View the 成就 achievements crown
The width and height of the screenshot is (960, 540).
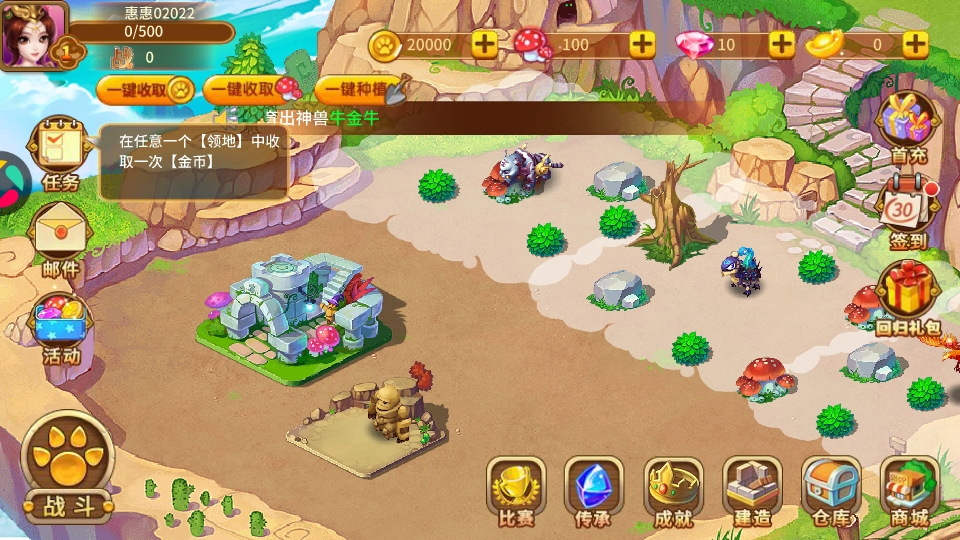[673, 490]
